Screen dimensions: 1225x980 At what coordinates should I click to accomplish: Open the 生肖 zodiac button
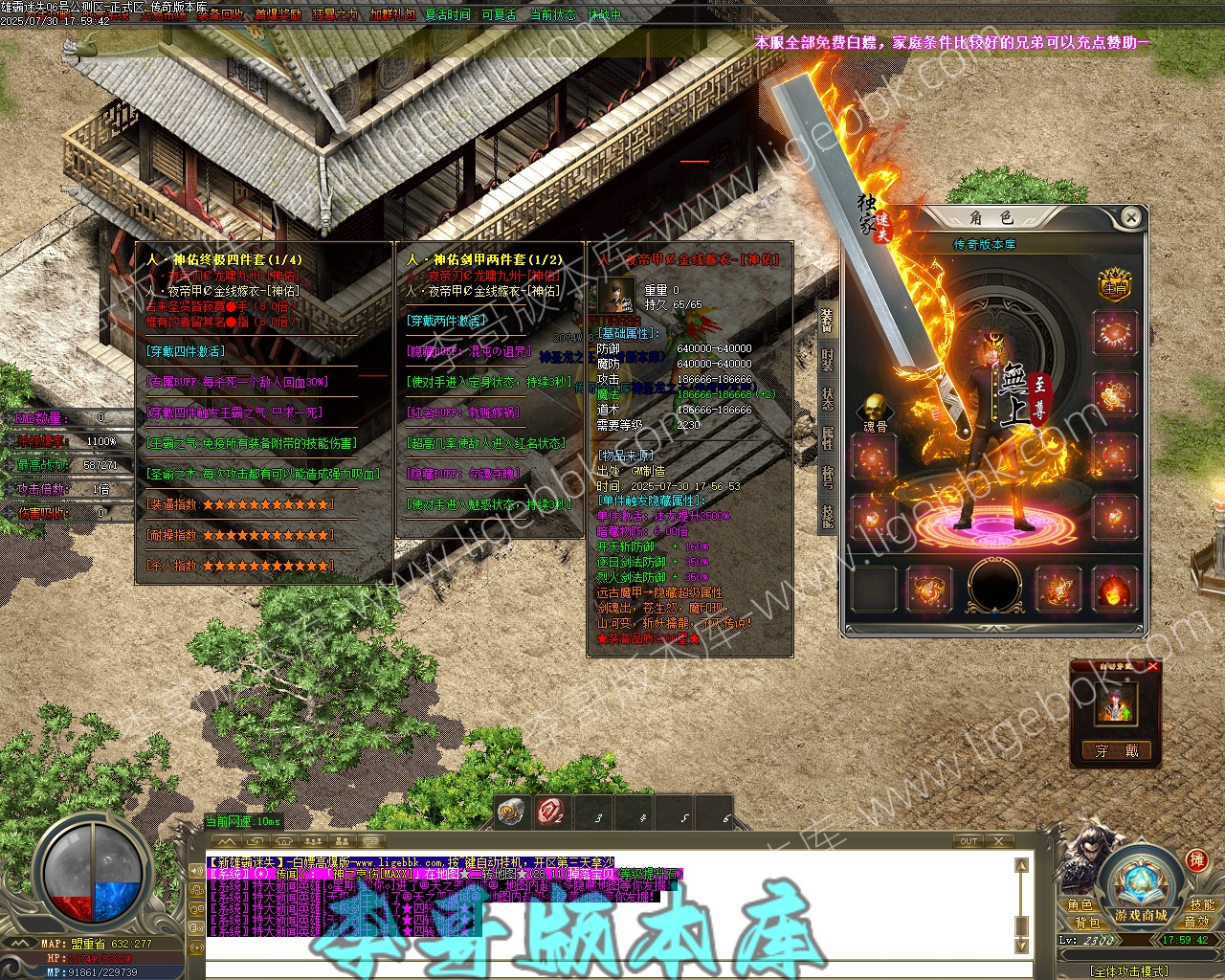pos(1114,285)
